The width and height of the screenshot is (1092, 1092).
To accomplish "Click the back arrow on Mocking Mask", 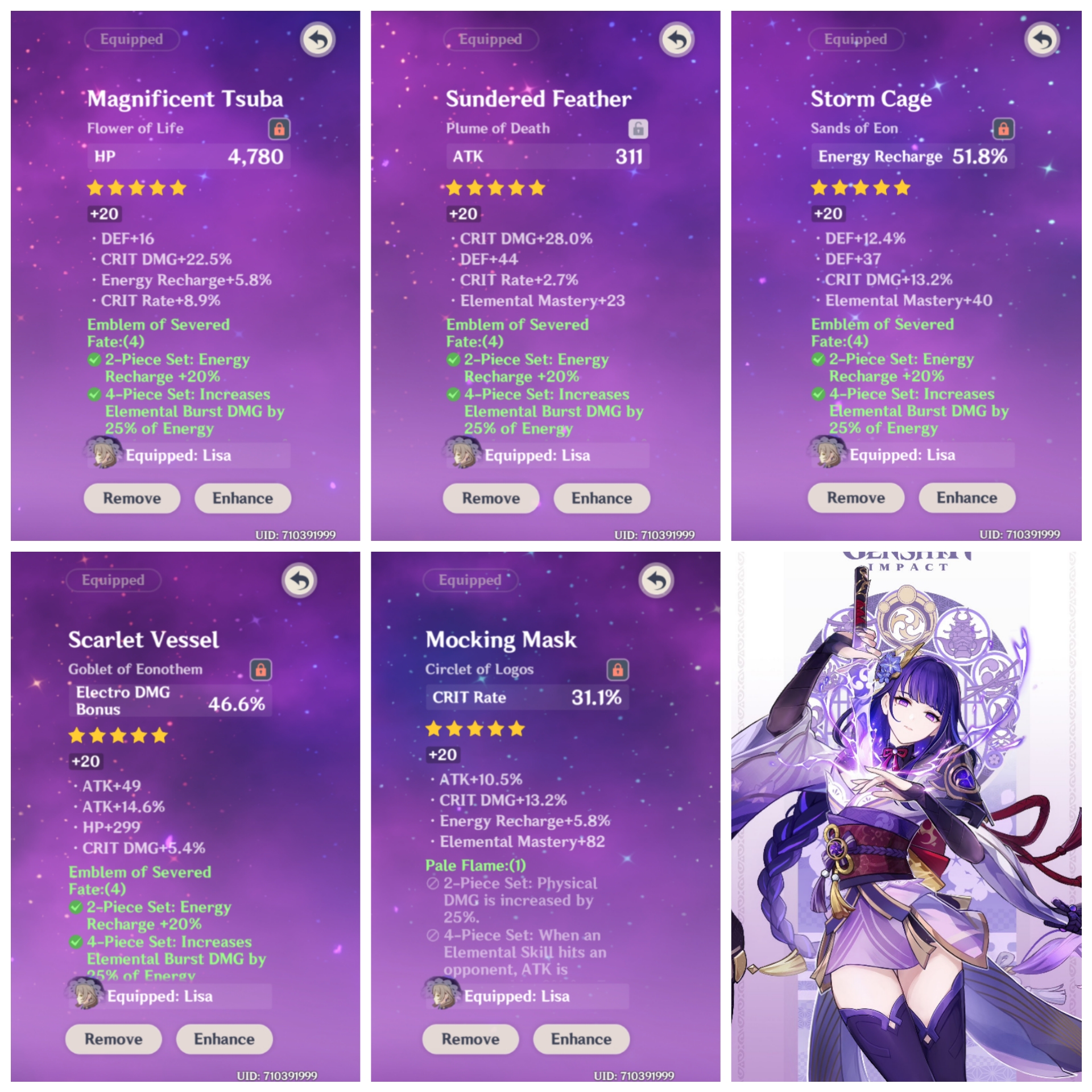I will coord(657,580).
